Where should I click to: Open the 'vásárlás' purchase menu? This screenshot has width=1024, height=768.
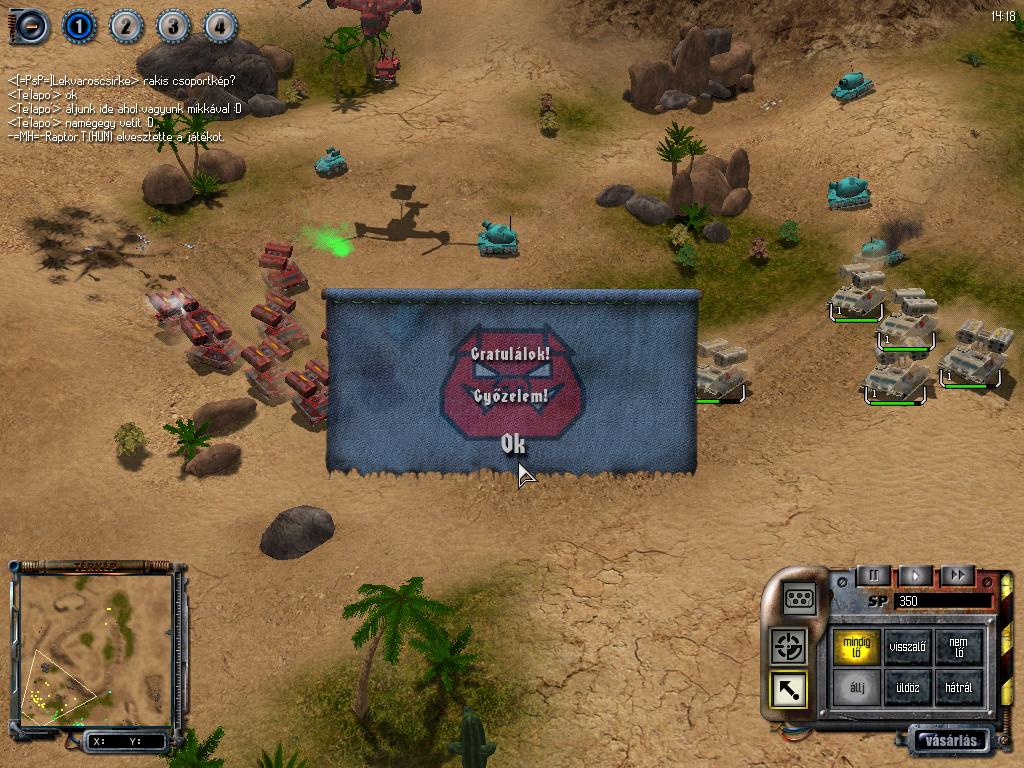click(950, 740)
